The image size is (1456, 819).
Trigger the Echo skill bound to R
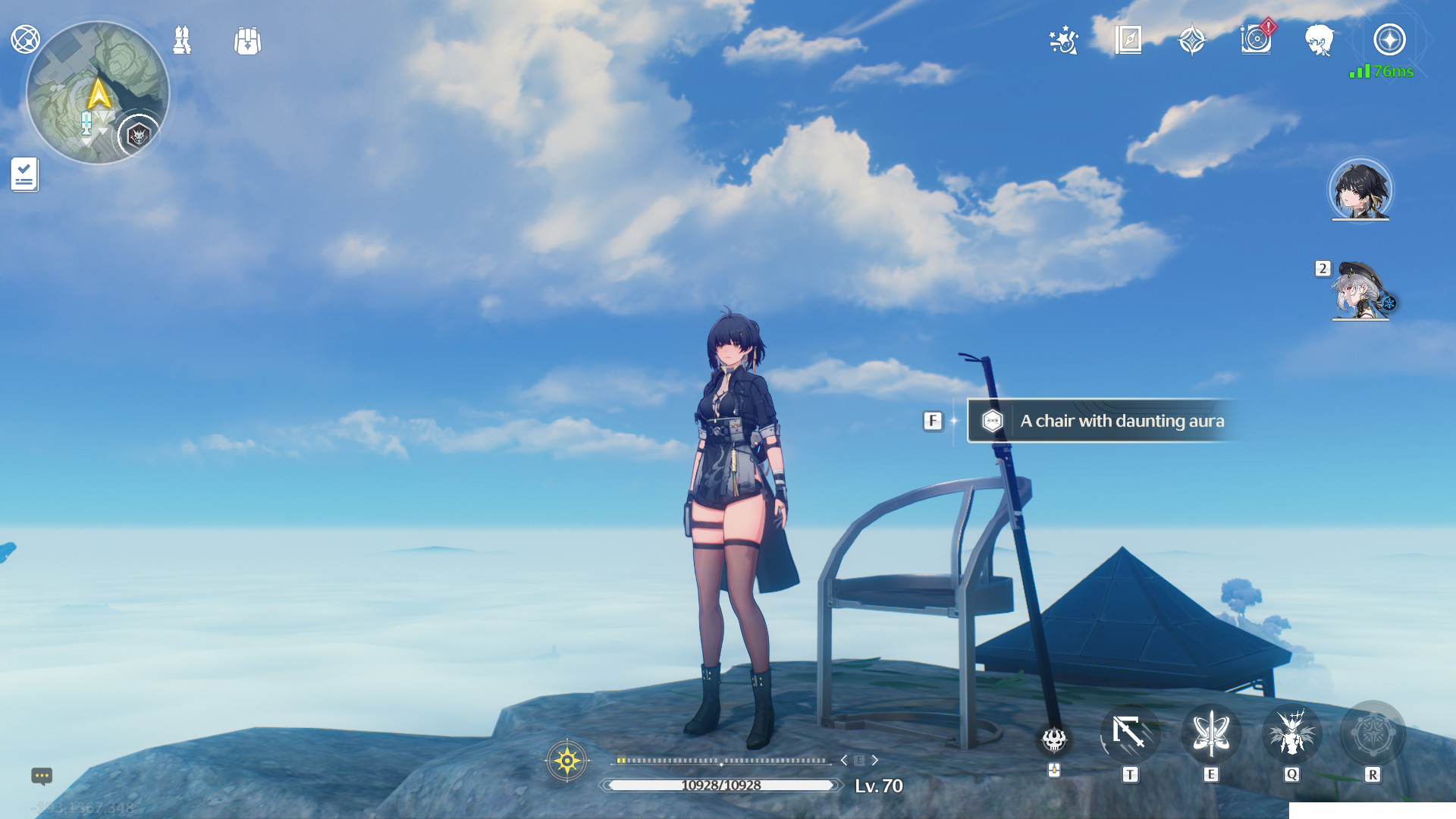click(1373, 733)
